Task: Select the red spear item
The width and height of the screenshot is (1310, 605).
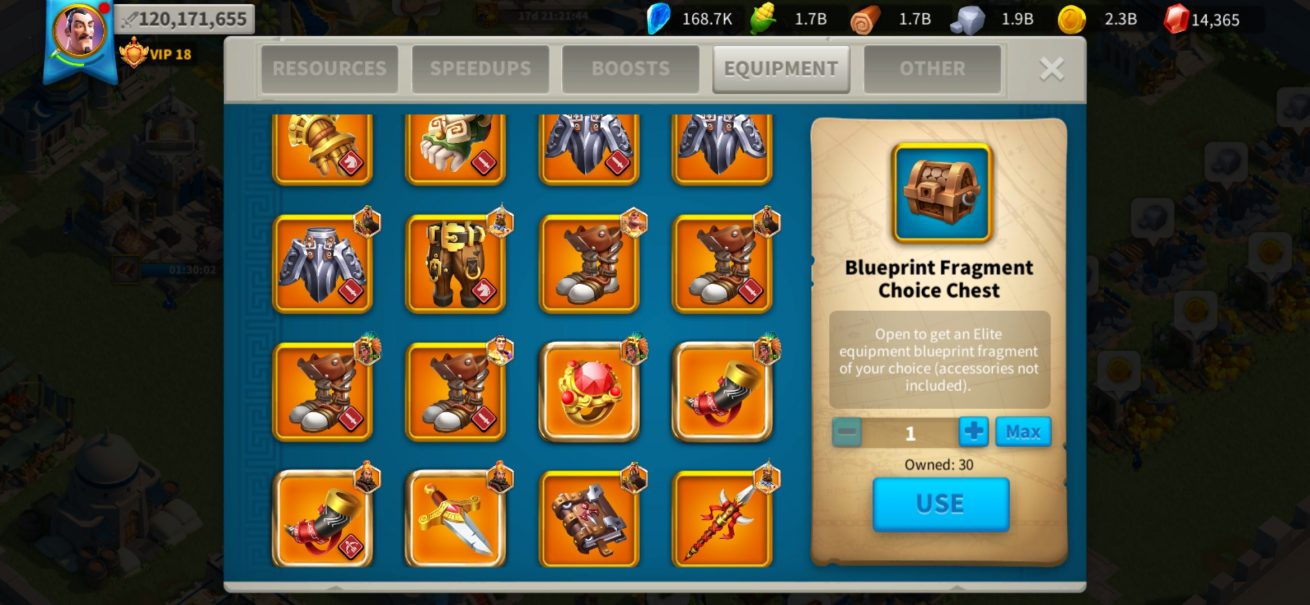Action: pyautogui.click(x=722, y=519)
